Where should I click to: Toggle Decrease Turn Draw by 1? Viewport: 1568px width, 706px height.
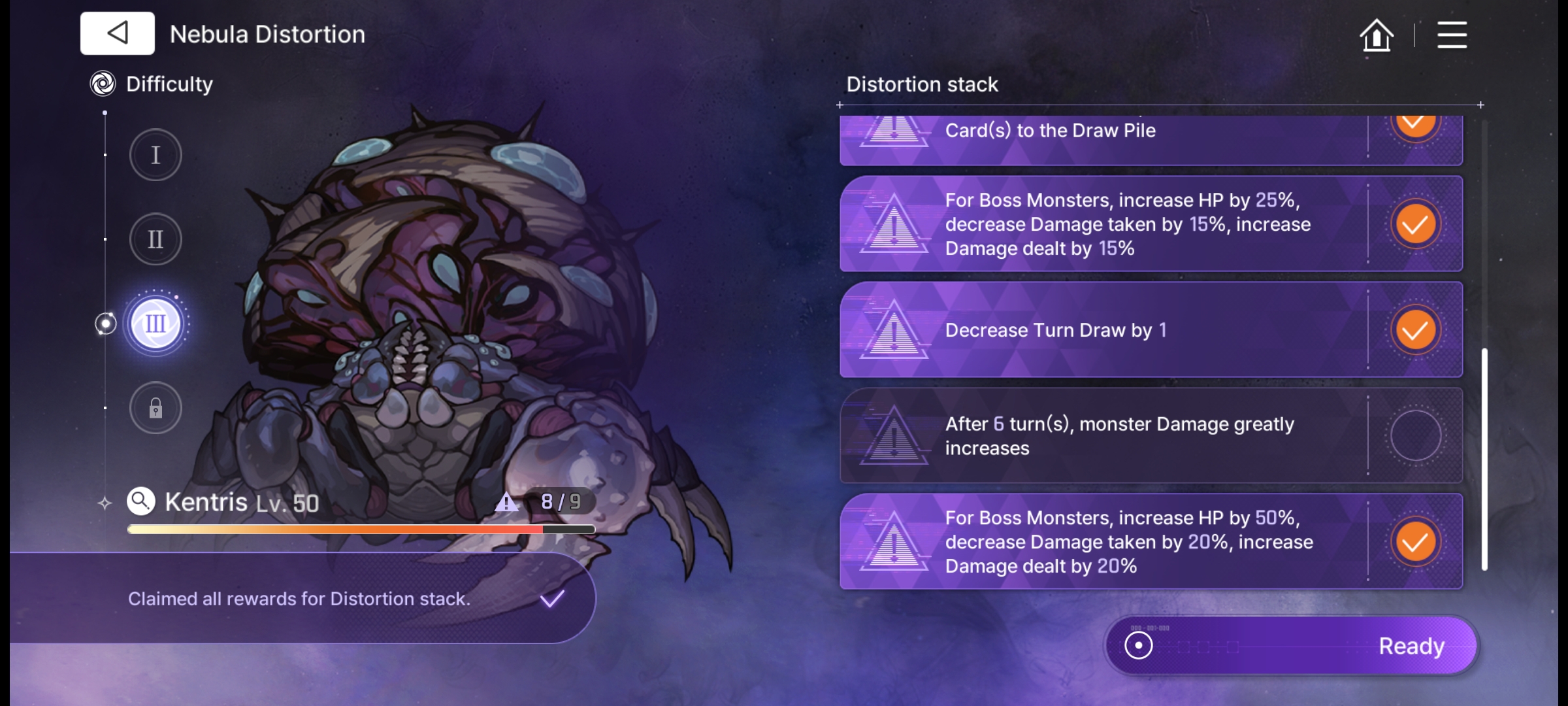tap(1415, 330)
